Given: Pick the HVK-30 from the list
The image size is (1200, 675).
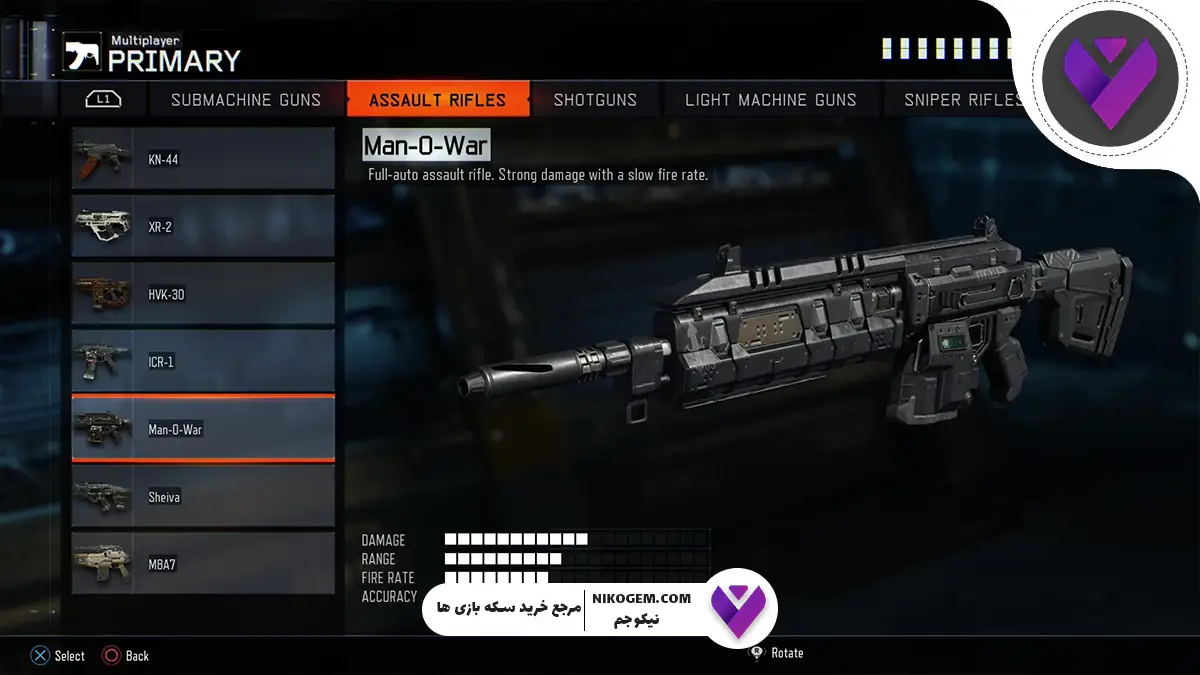Looking at the screenshot, I should coord(203,295).
